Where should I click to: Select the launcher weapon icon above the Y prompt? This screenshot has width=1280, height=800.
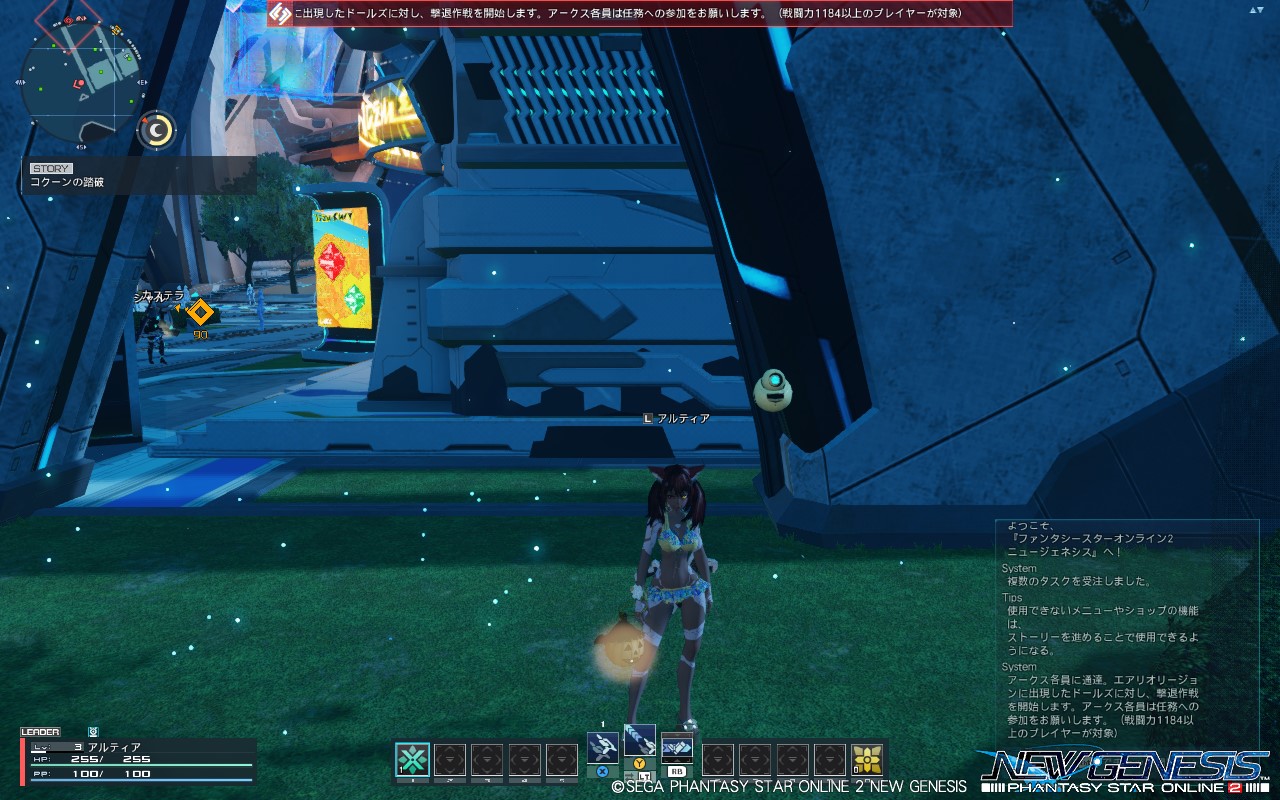click(640, 740)
